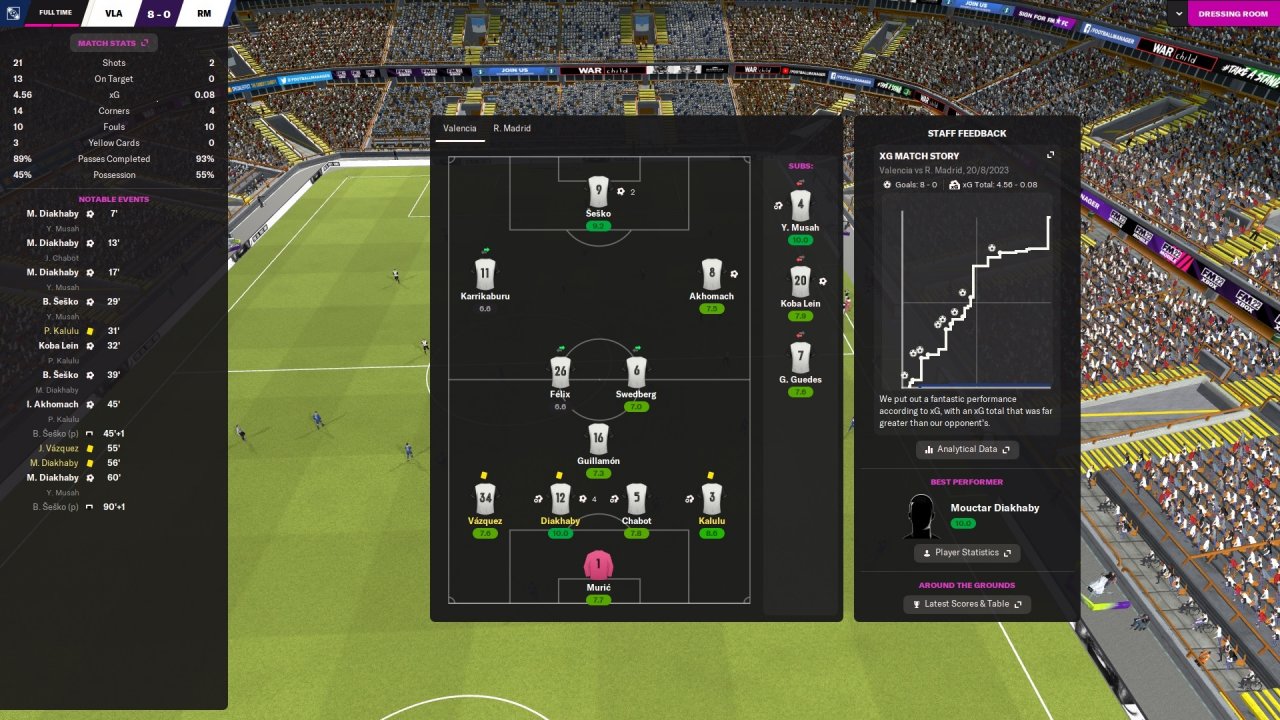Click Akhomach's number 8 shirt
This screenshot has width=1280, height=720.
pyautogui.click(x=712, y=273)
